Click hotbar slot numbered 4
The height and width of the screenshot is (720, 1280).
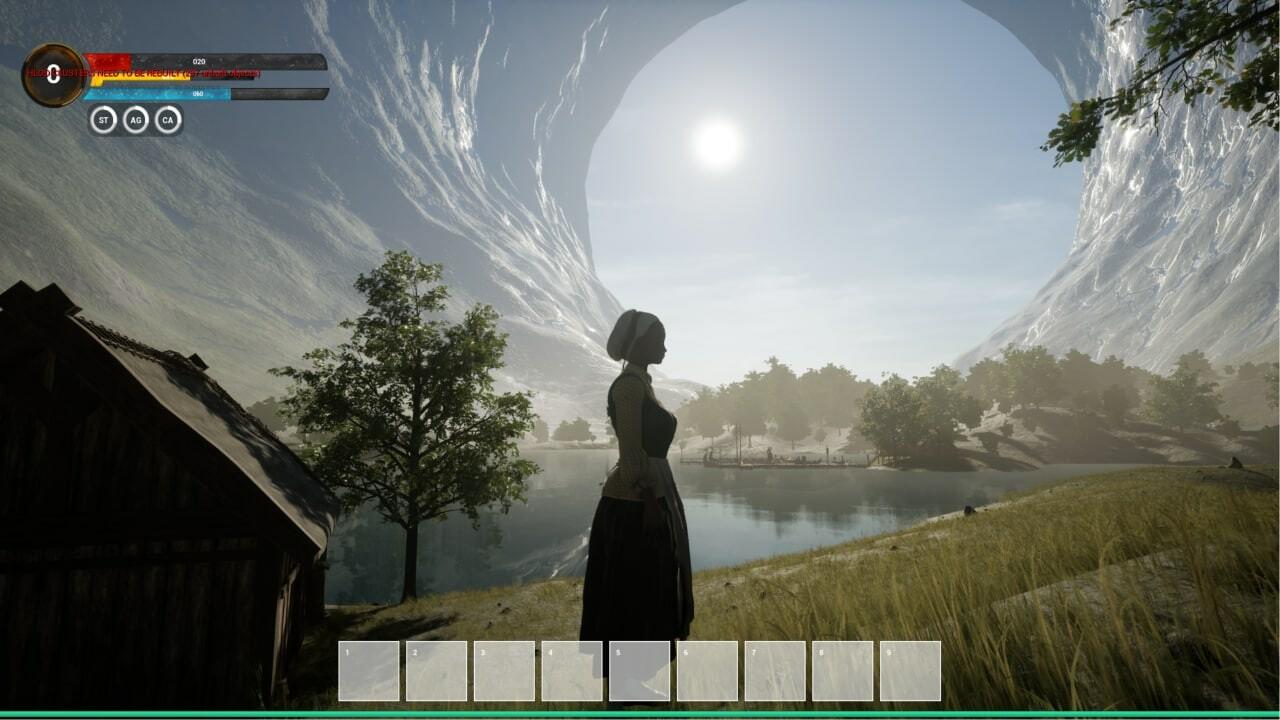coord(572,671)
